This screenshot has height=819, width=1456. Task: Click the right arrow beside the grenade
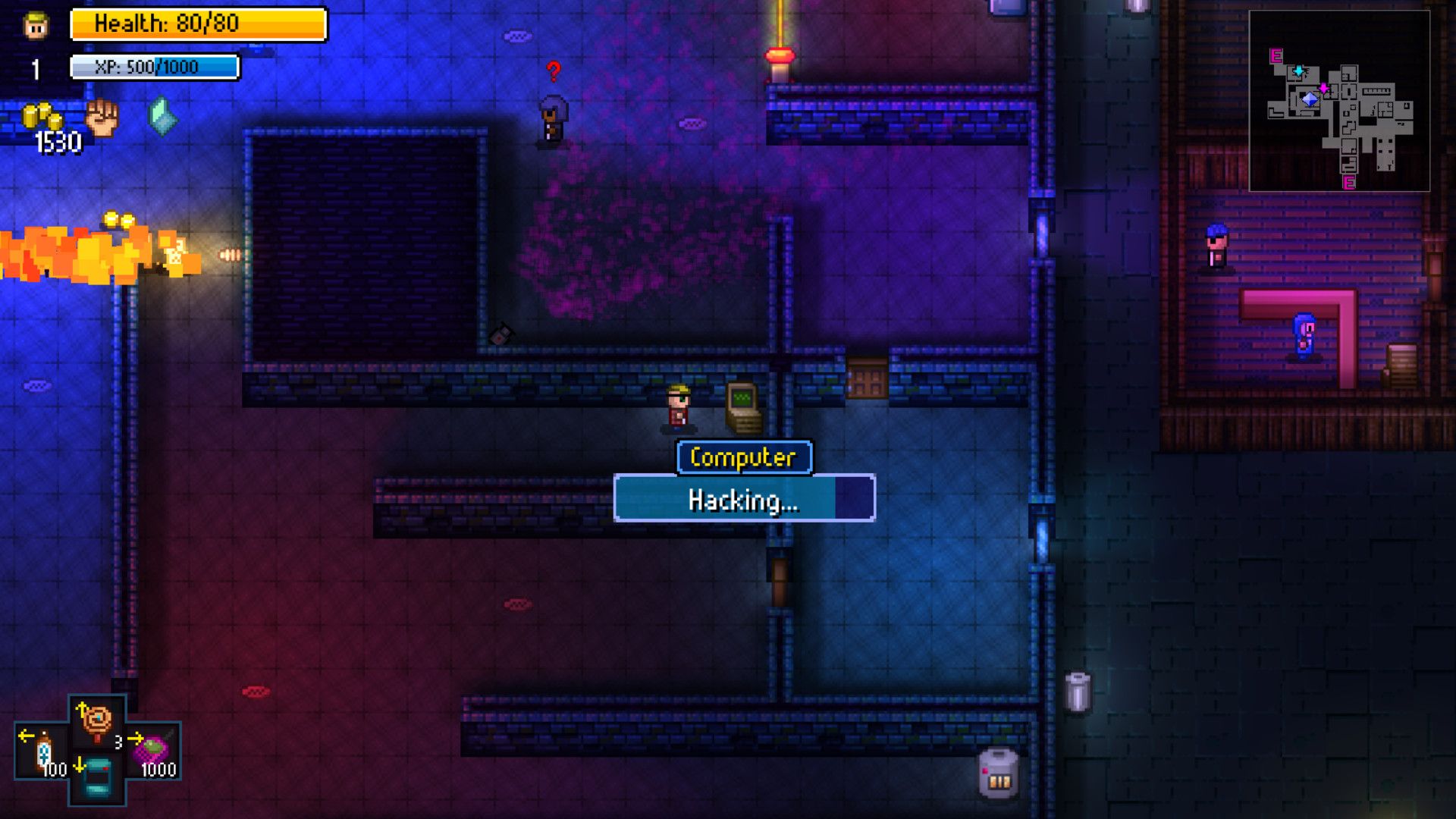click(x=136, y=739)
